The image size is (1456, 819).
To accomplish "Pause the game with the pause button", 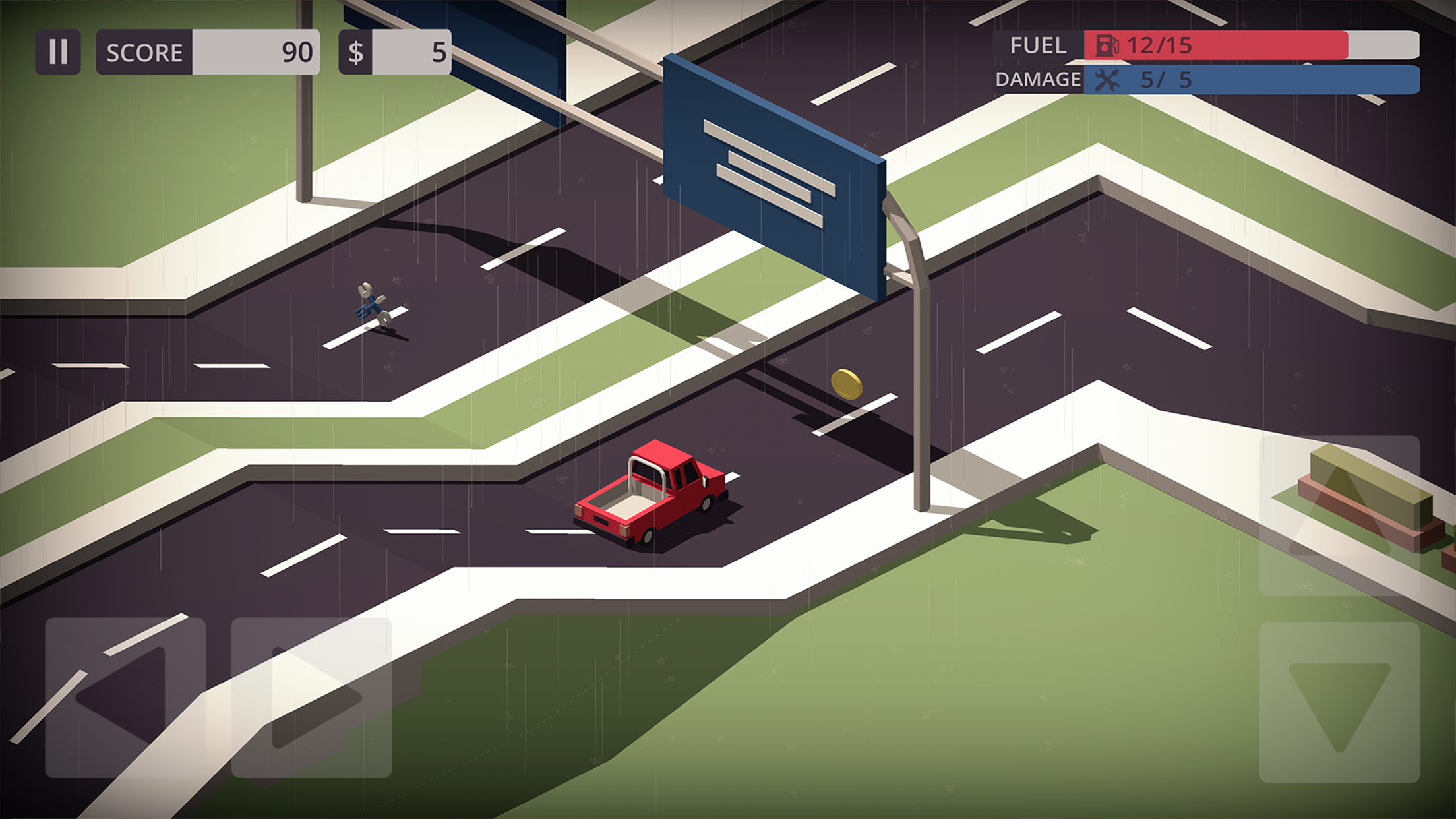I will 58,51.
